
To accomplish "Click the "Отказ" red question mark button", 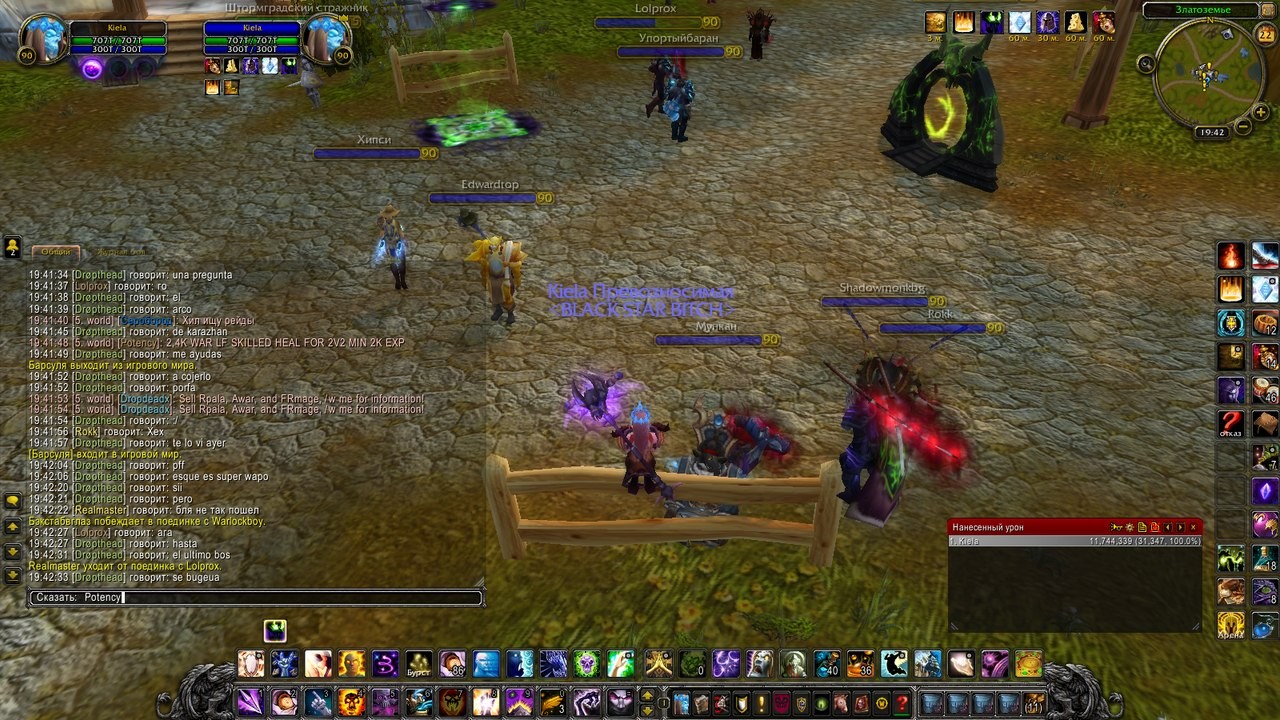I will (x=1231, y=424).
